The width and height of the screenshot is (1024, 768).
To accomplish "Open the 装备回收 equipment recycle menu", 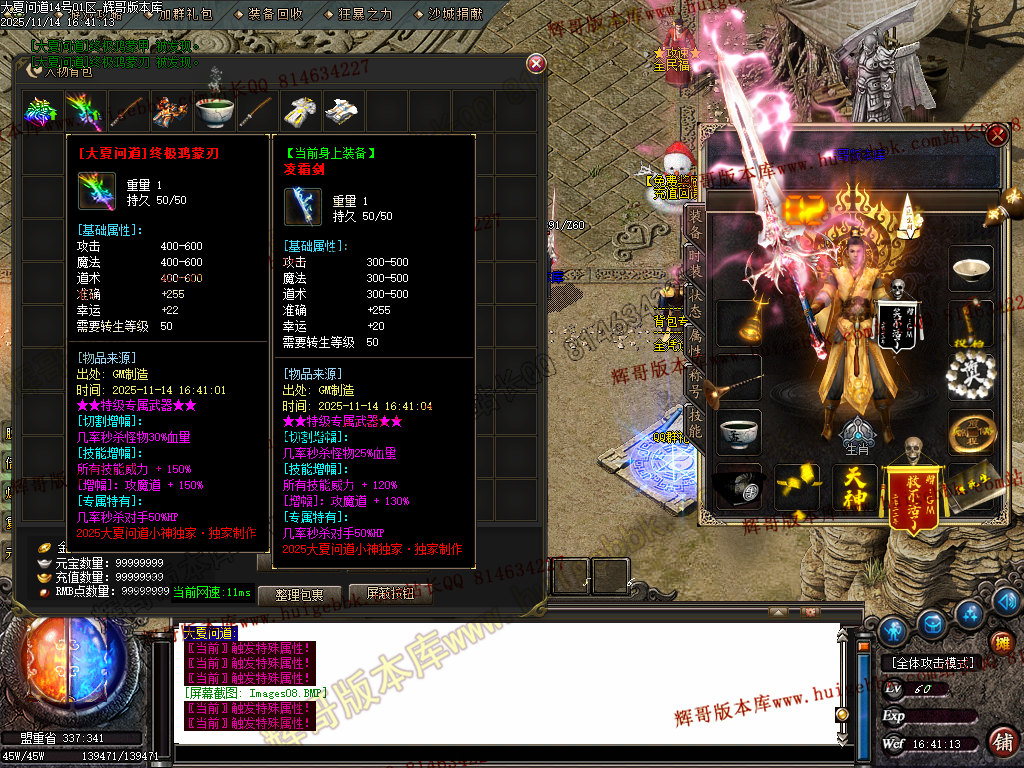I will pos(276,14).
